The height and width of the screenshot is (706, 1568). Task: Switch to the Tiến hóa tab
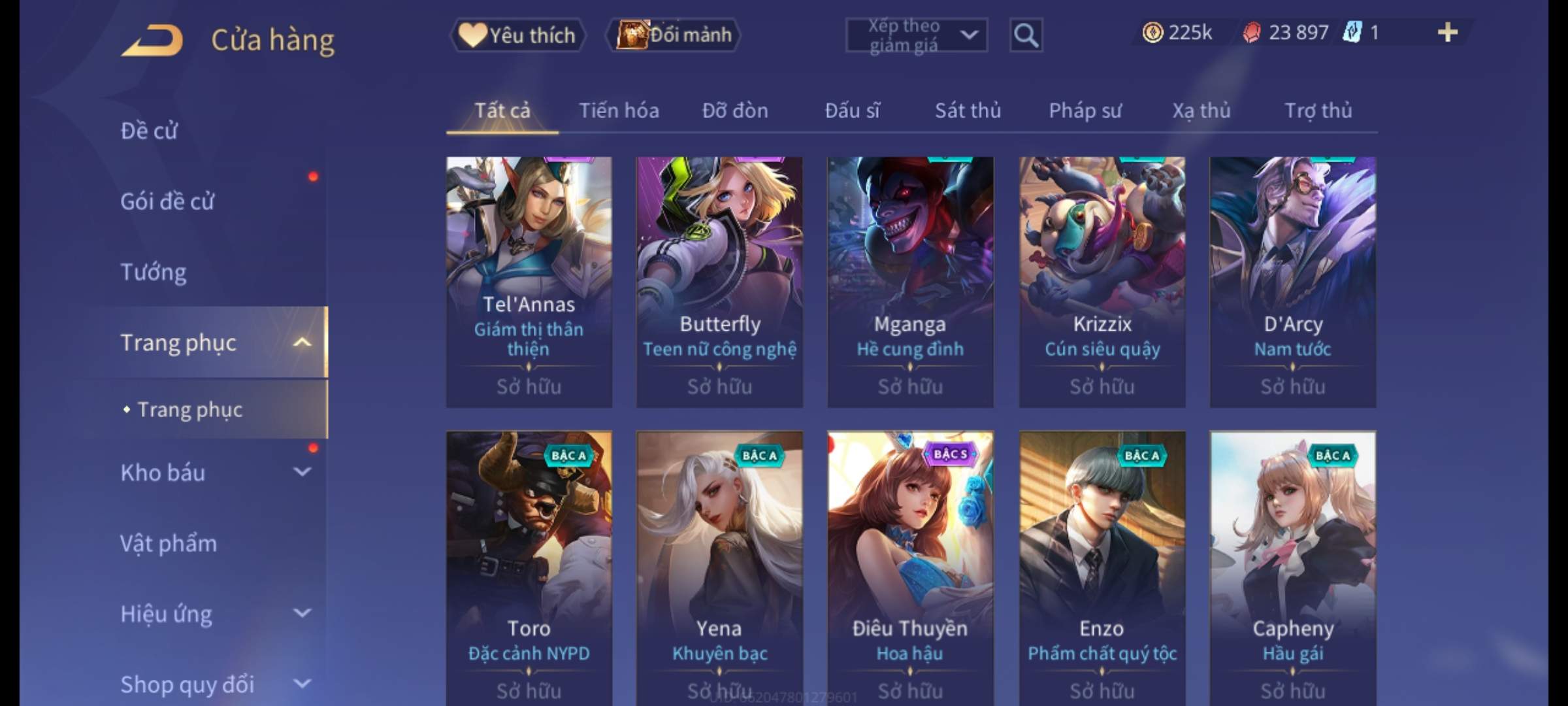tap(619, 110)
